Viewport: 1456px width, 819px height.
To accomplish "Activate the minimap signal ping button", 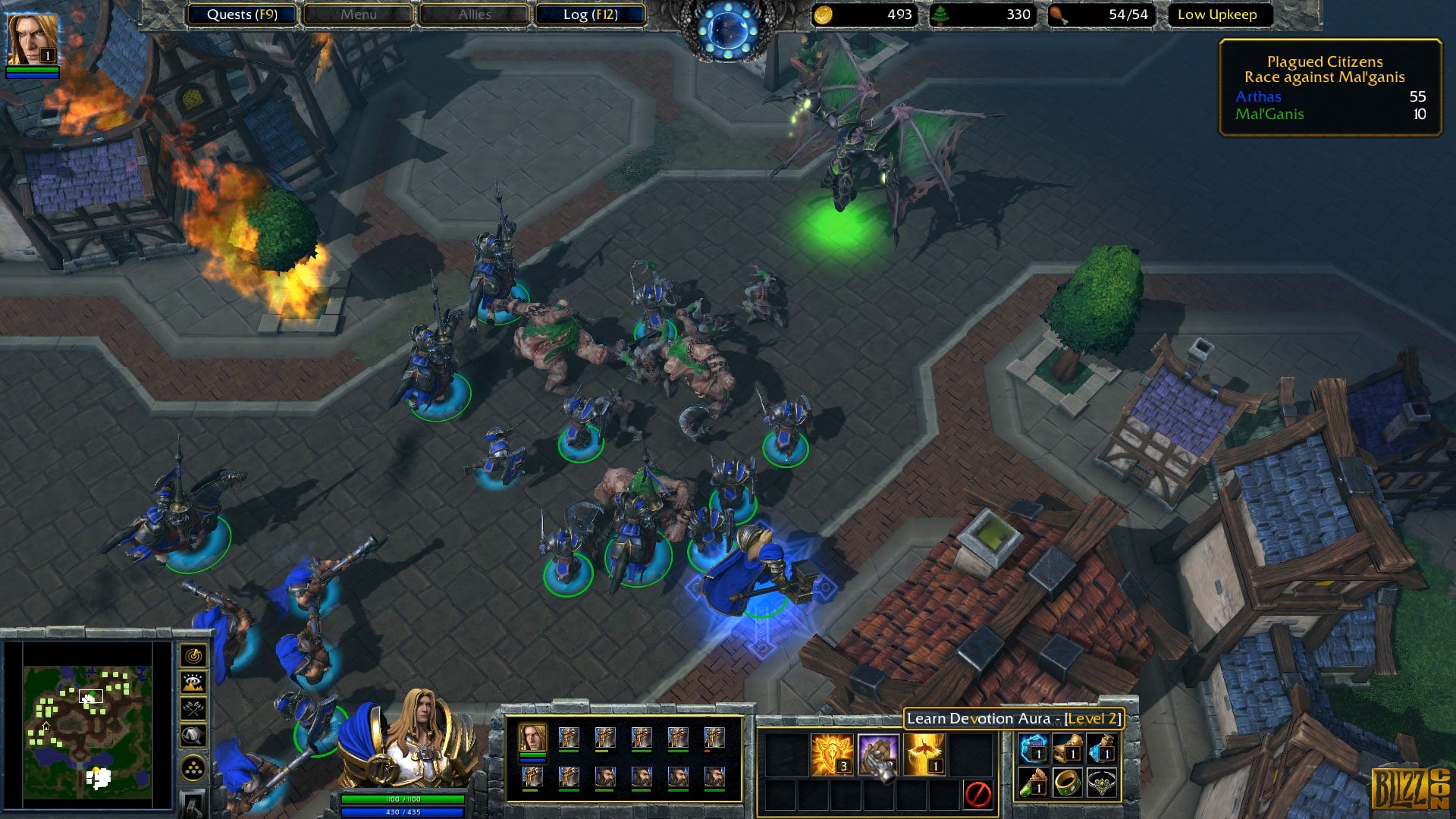I will point(193,655).
